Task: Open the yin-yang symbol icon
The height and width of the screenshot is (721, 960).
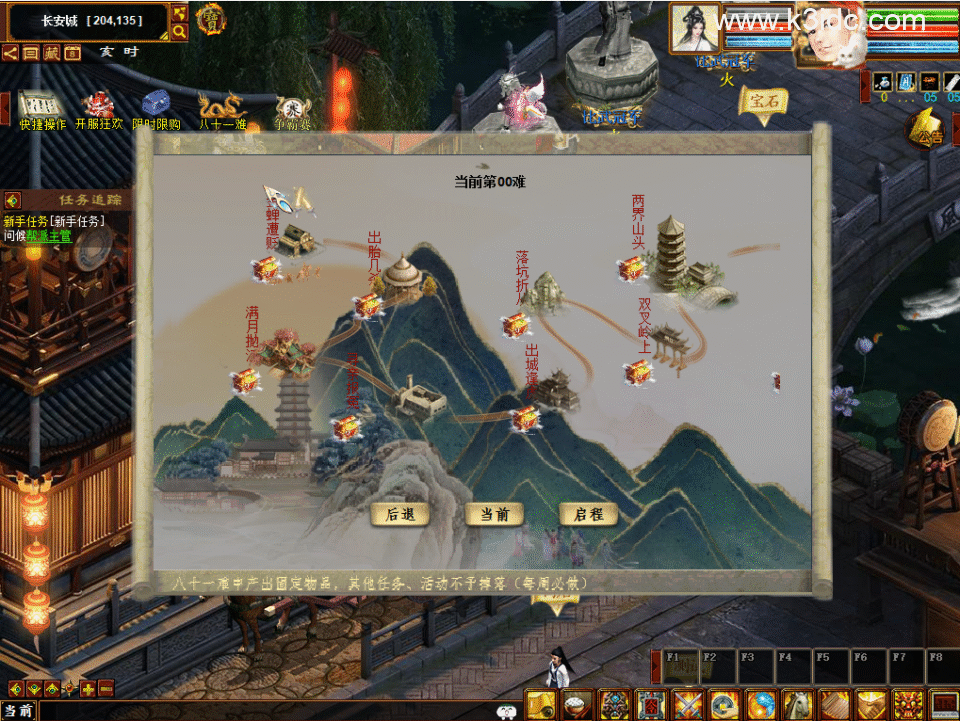Action: tap(760, 704)
